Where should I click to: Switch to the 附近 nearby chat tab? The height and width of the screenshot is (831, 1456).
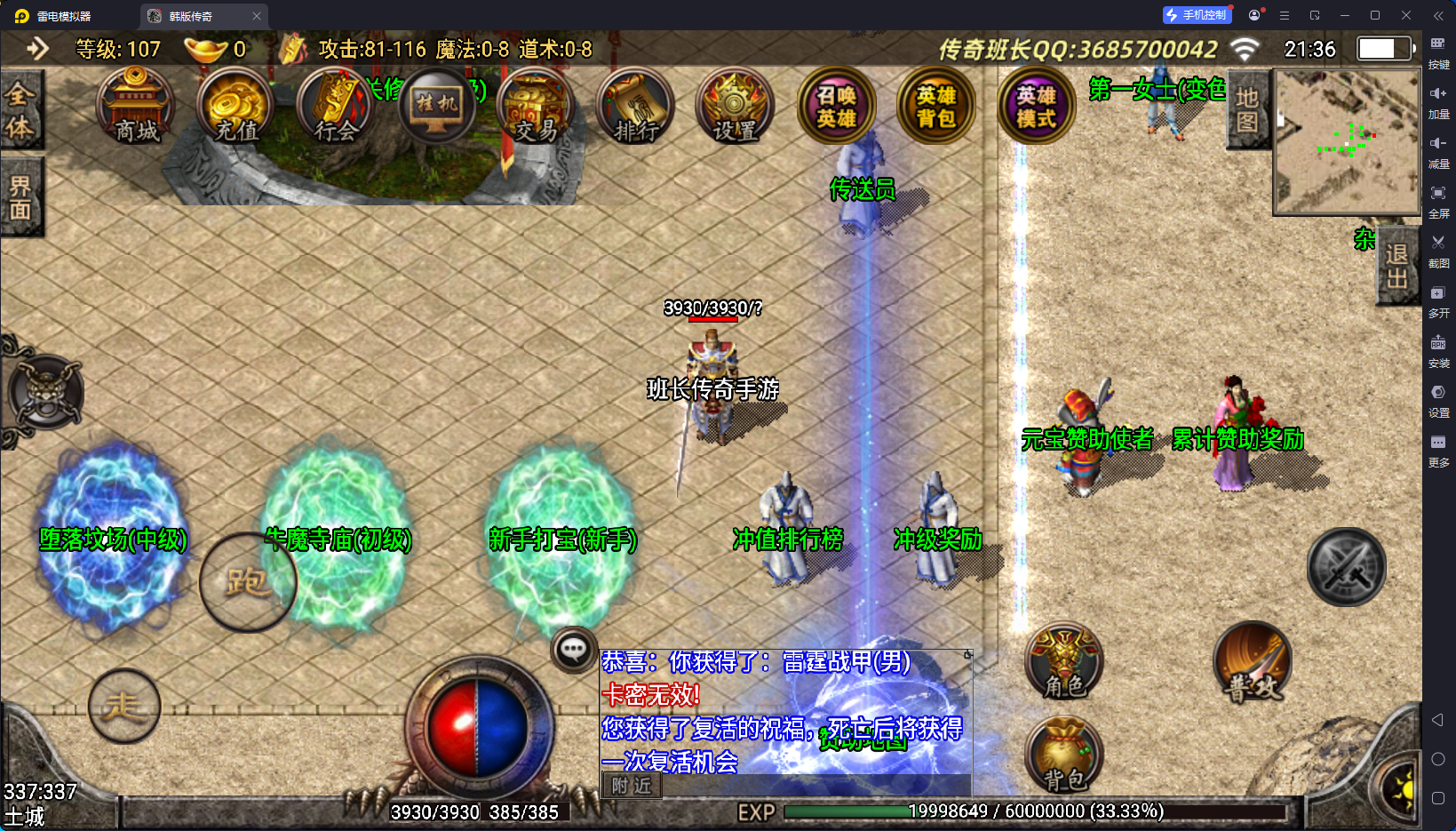pyautogui.click(x=632, y=786)
